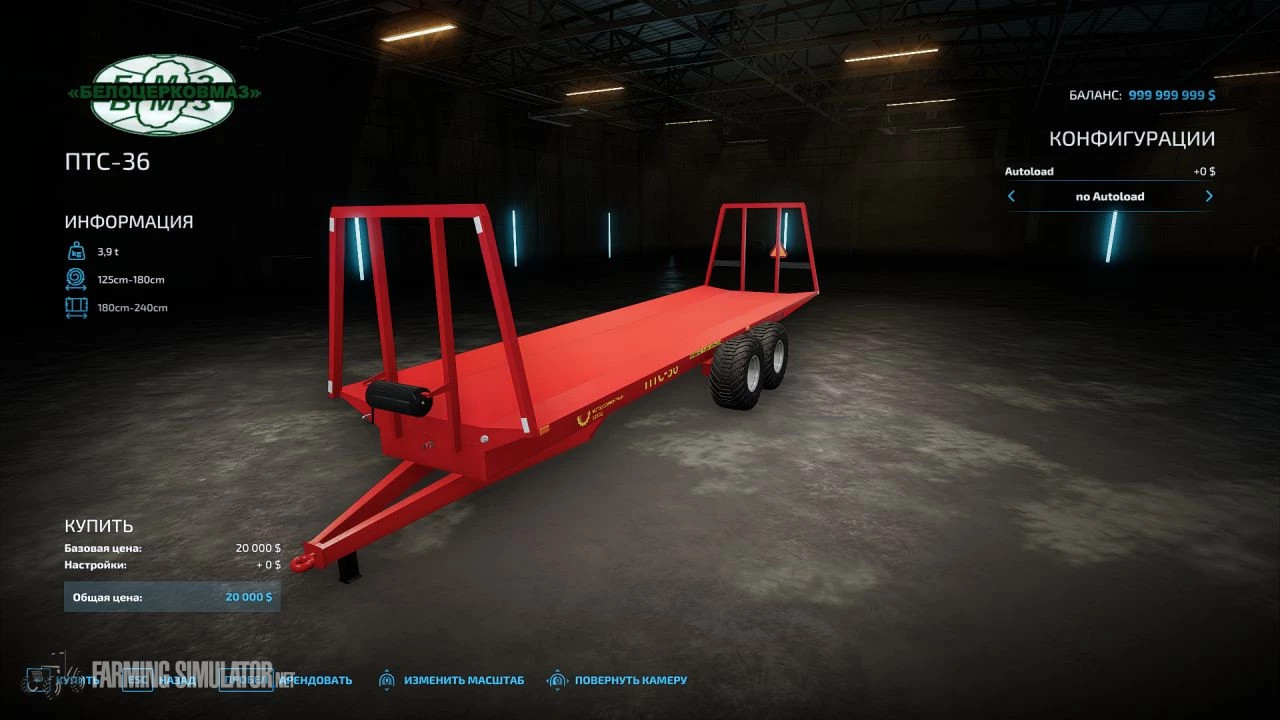1280x720 pixels.
Task: Click the БАЛАНС 999 999 999 $ display
Action: coord(1140,95)
